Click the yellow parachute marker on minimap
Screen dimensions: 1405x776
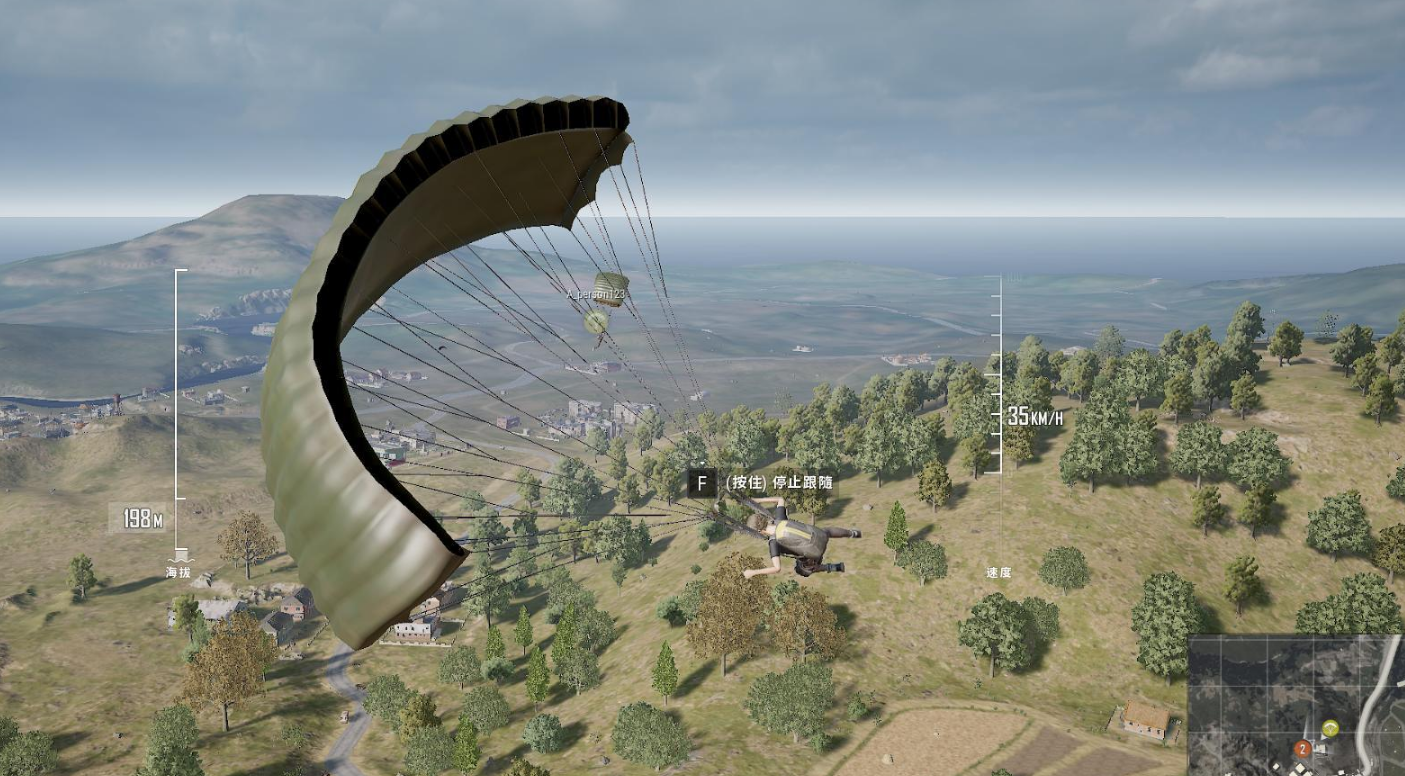pos(1330,728)
